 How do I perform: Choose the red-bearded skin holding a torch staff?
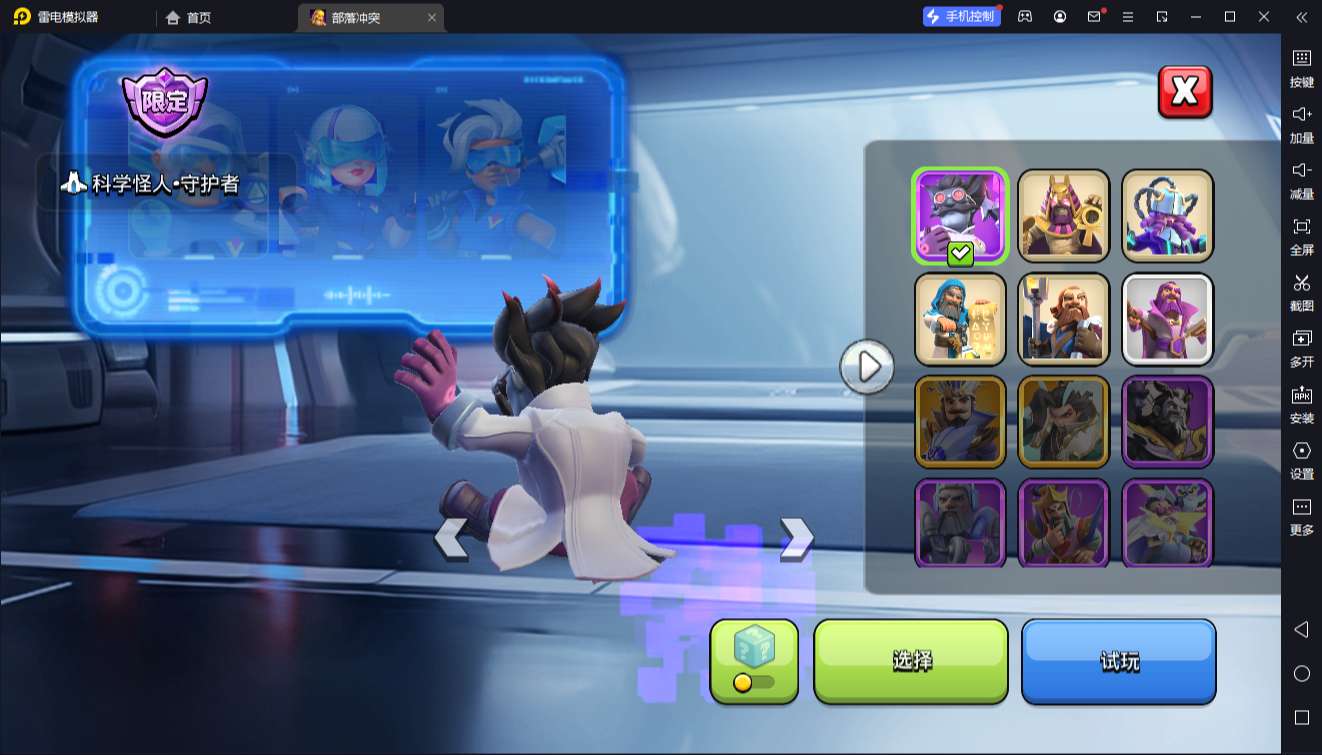coord(1064,319)
